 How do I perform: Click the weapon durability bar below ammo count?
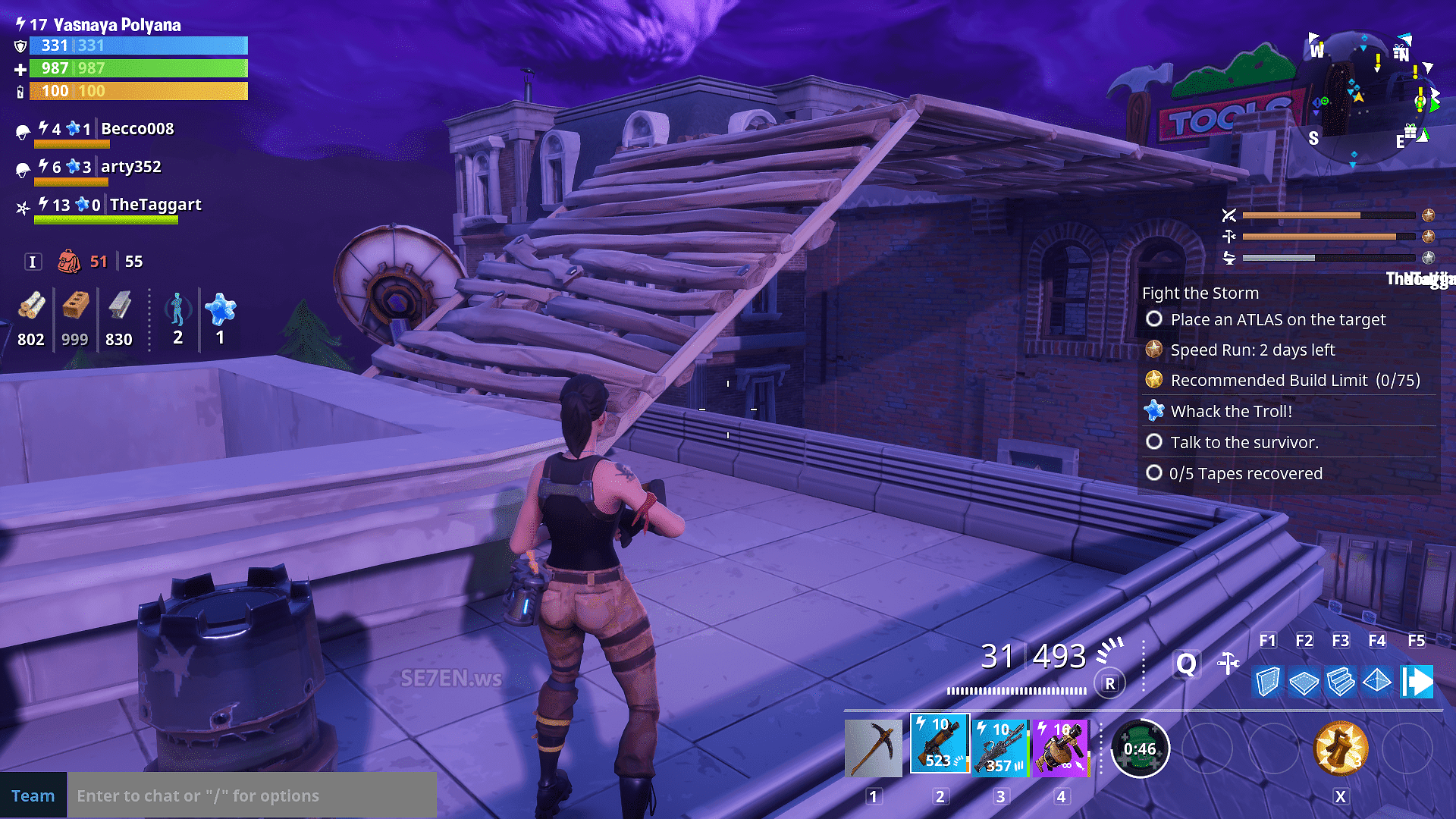tap(1016, 691)
